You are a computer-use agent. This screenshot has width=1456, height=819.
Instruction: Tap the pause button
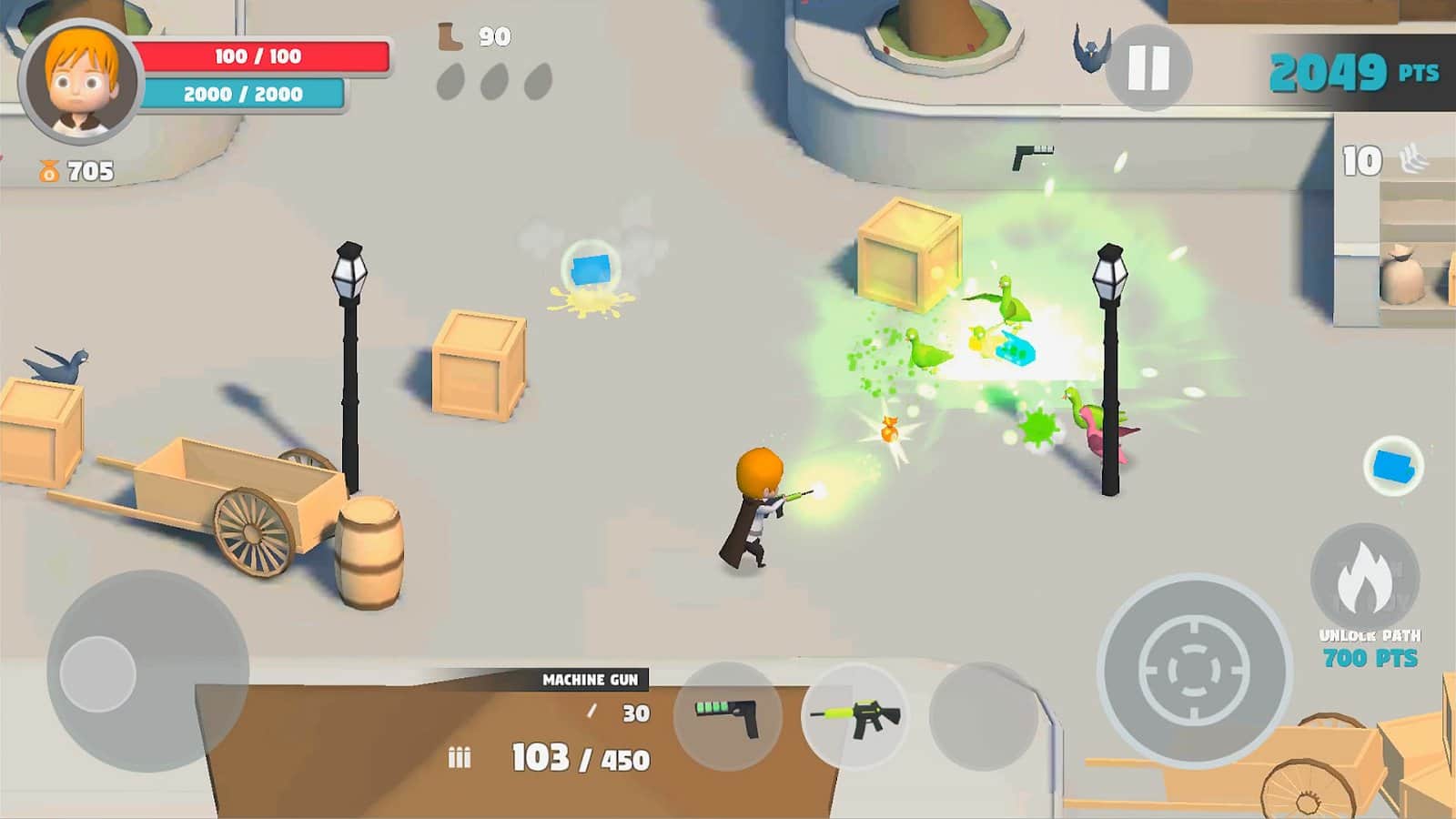pos(1148,66)
